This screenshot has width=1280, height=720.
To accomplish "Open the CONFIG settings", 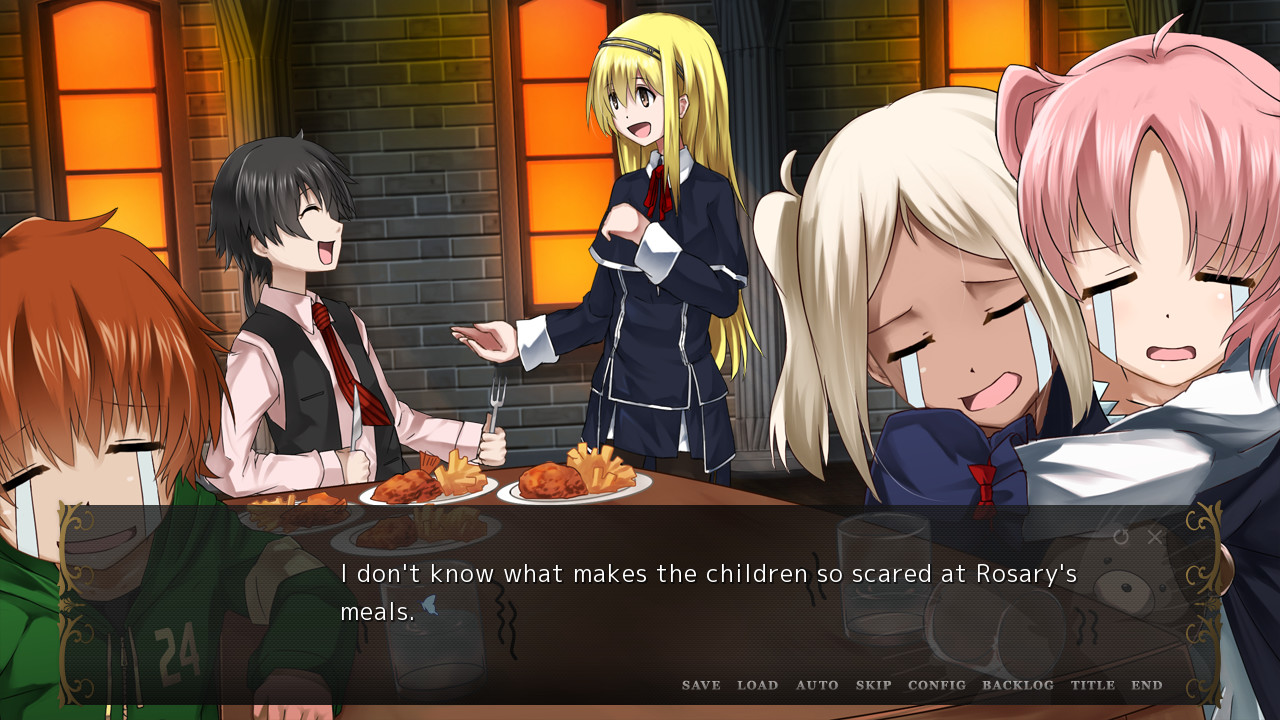I will click(937, 685).
